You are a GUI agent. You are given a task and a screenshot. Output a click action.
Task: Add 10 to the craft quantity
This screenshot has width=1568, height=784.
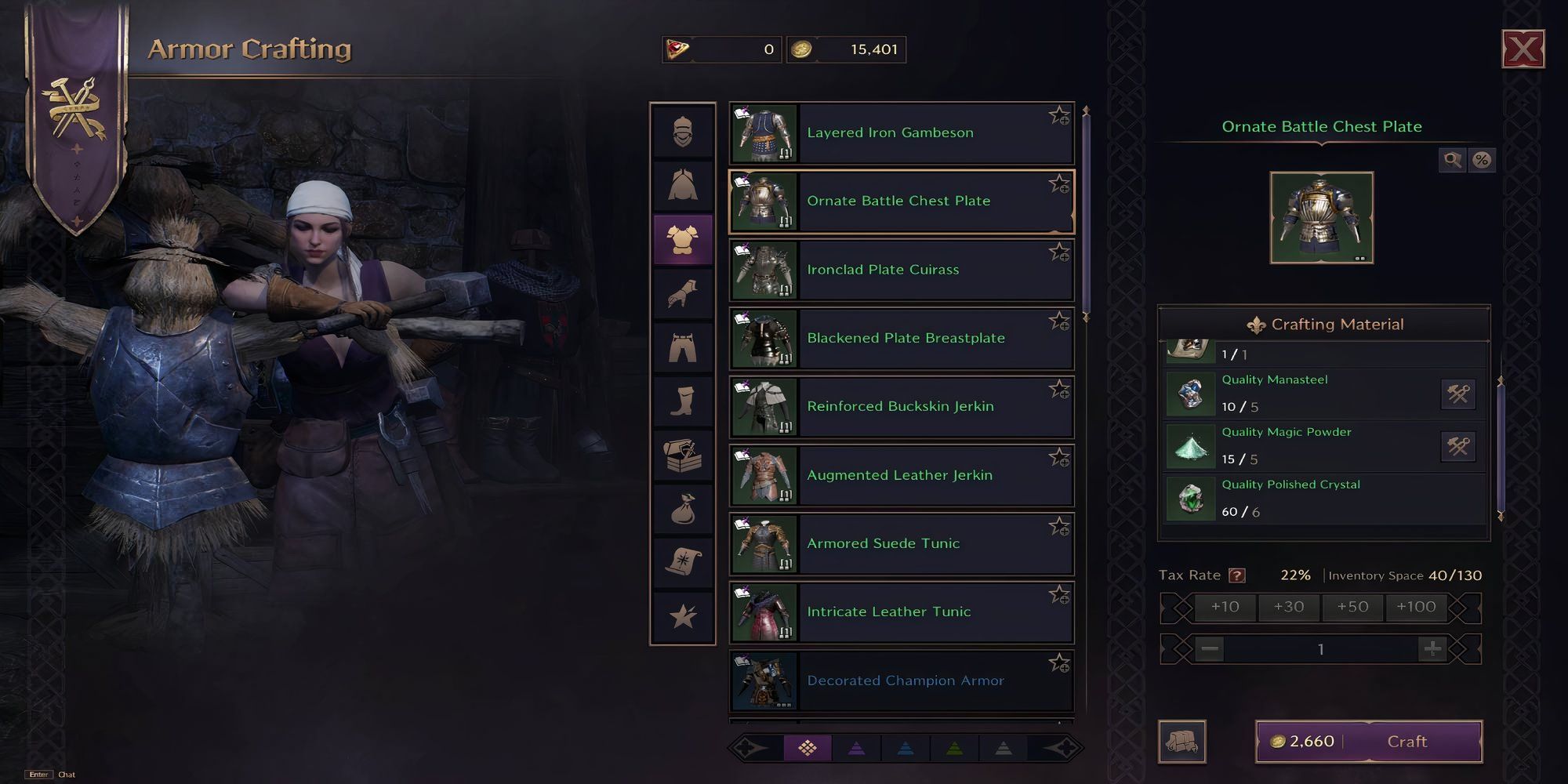1225,607
